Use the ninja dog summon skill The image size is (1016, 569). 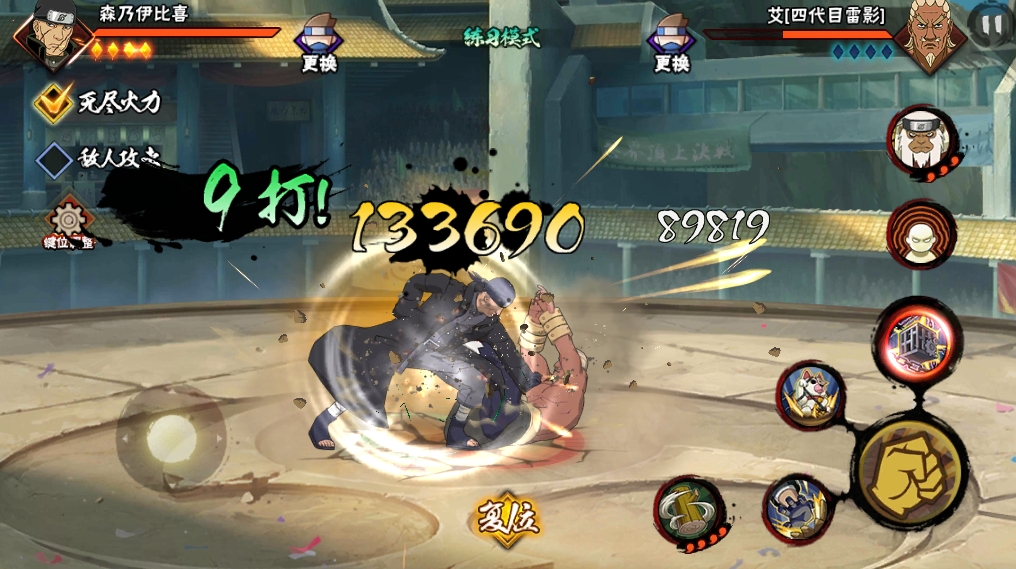coord(811,393)
